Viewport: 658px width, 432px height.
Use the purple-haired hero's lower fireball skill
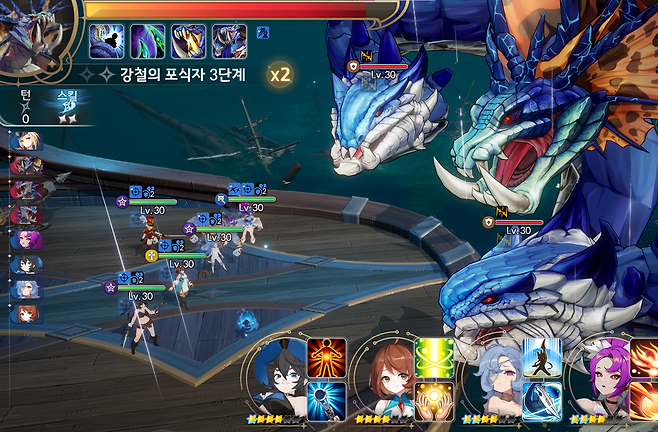coord(645,399)
